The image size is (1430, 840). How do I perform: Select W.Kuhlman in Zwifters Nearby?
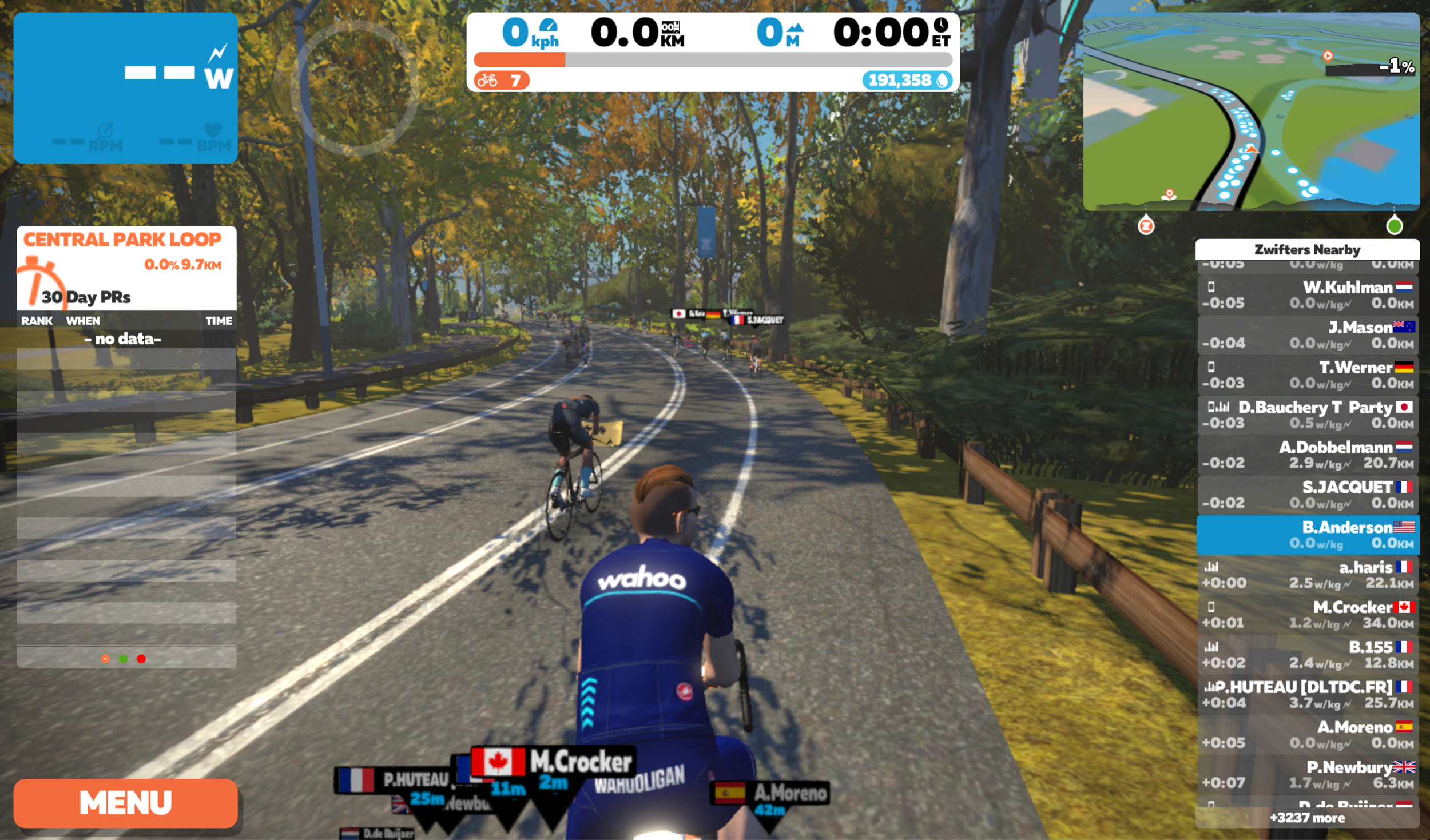(x=1308, y=295)
